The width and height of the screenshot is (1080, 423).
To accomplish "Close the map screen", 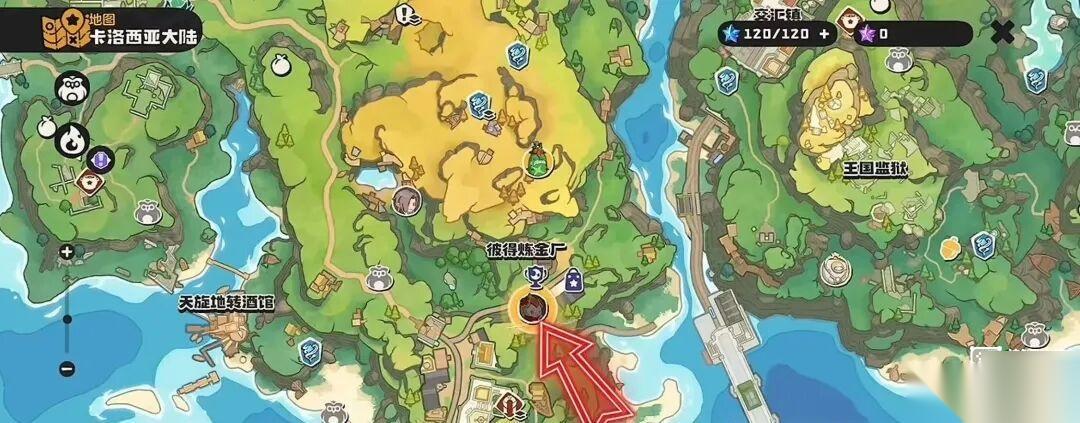I will (1002, 32).
